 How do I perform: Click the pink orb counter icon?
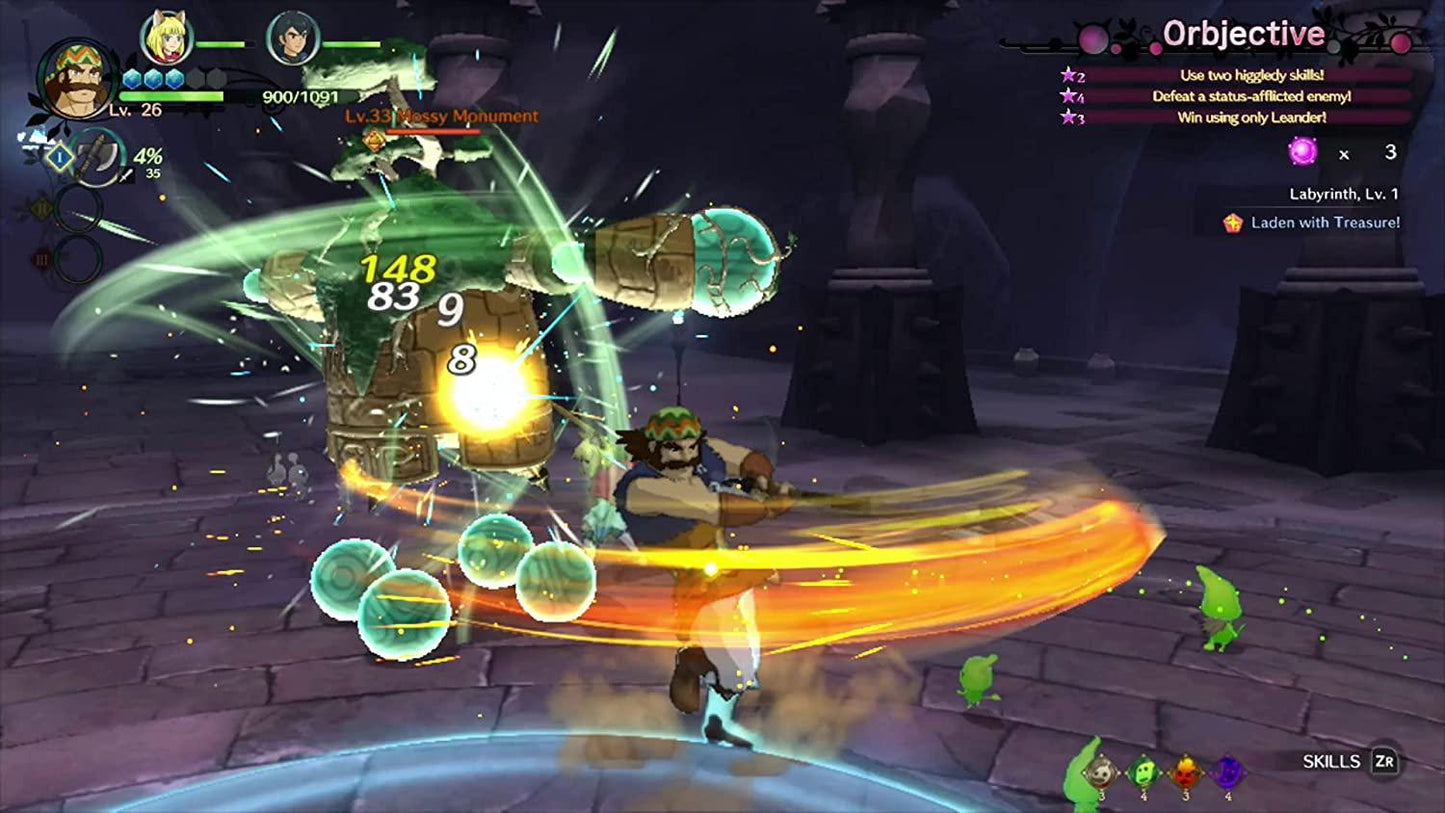point(1302,152)
